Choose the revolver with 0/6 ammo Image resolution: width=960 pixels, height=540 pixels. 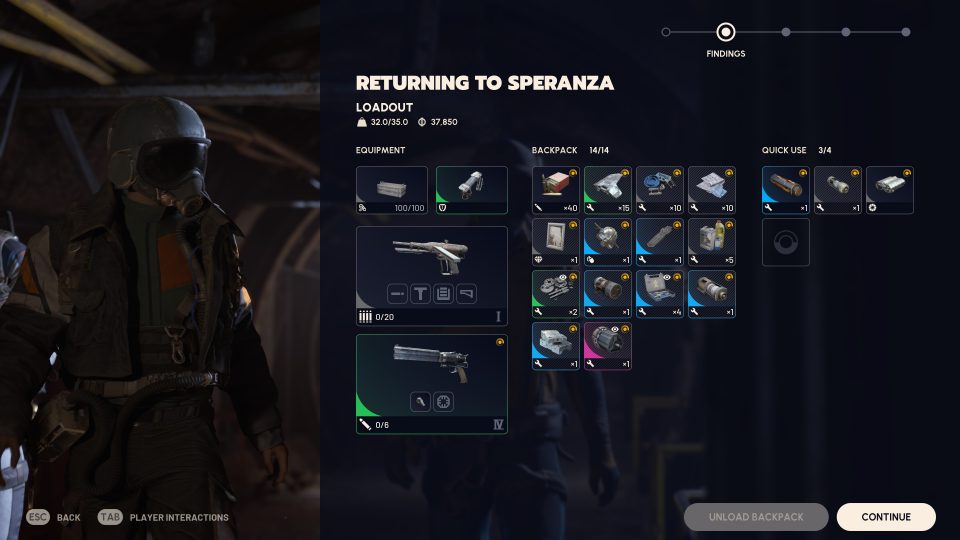pyautogui.click(x=432, y=384)
